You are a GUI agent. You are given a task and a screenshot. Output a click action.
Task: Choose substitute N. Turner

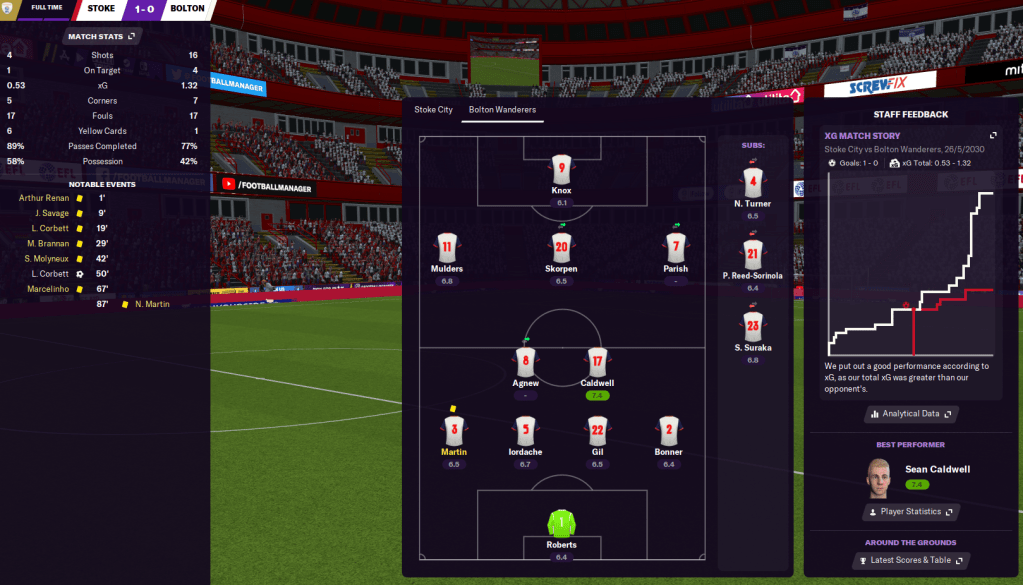pyautogui.click(x=753, y=183)
